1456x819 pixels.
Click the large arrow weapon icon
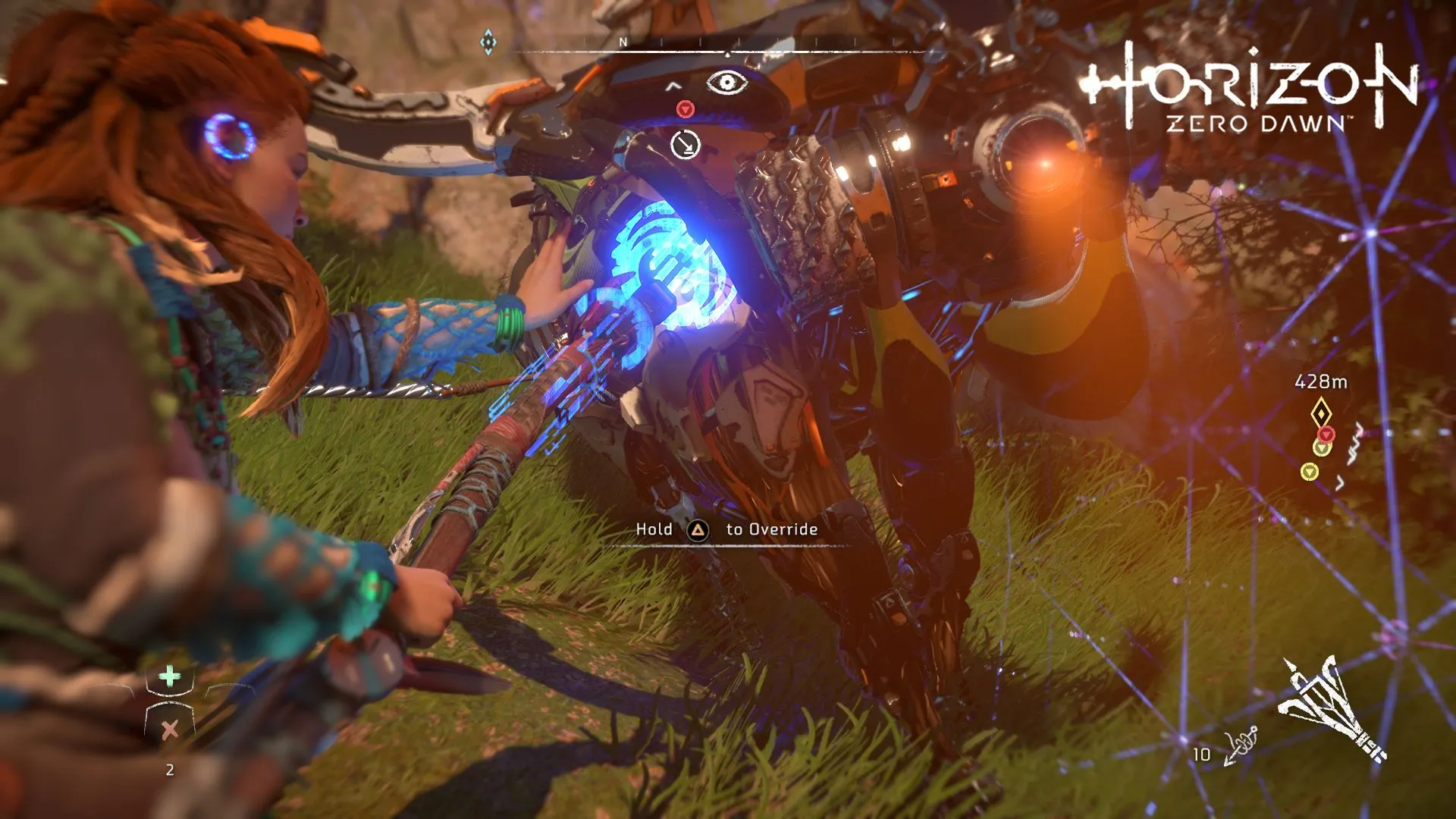[1331, 708]
